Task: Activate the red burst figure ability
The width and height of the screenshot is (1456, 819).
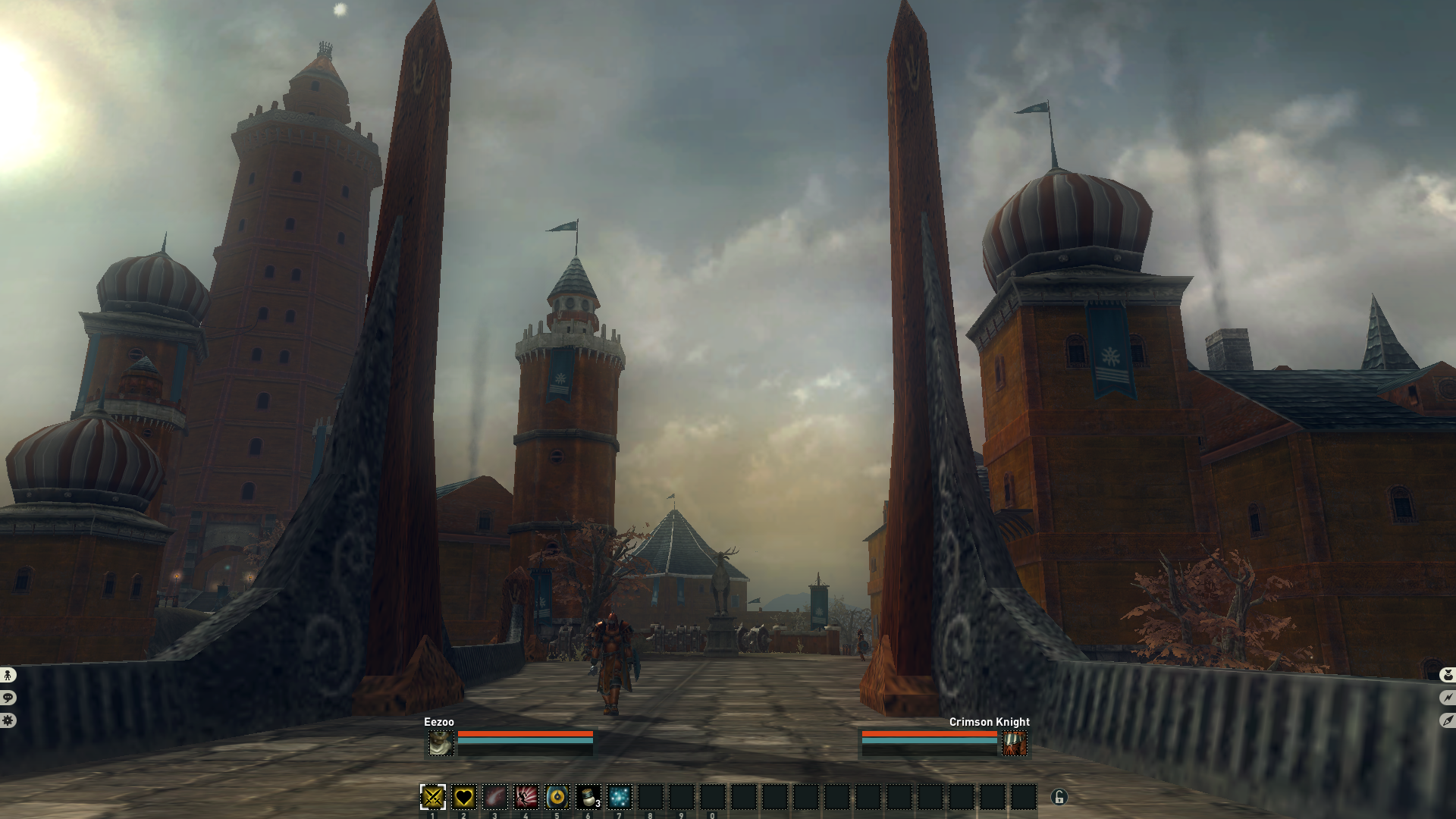Action: coord(526,797)
